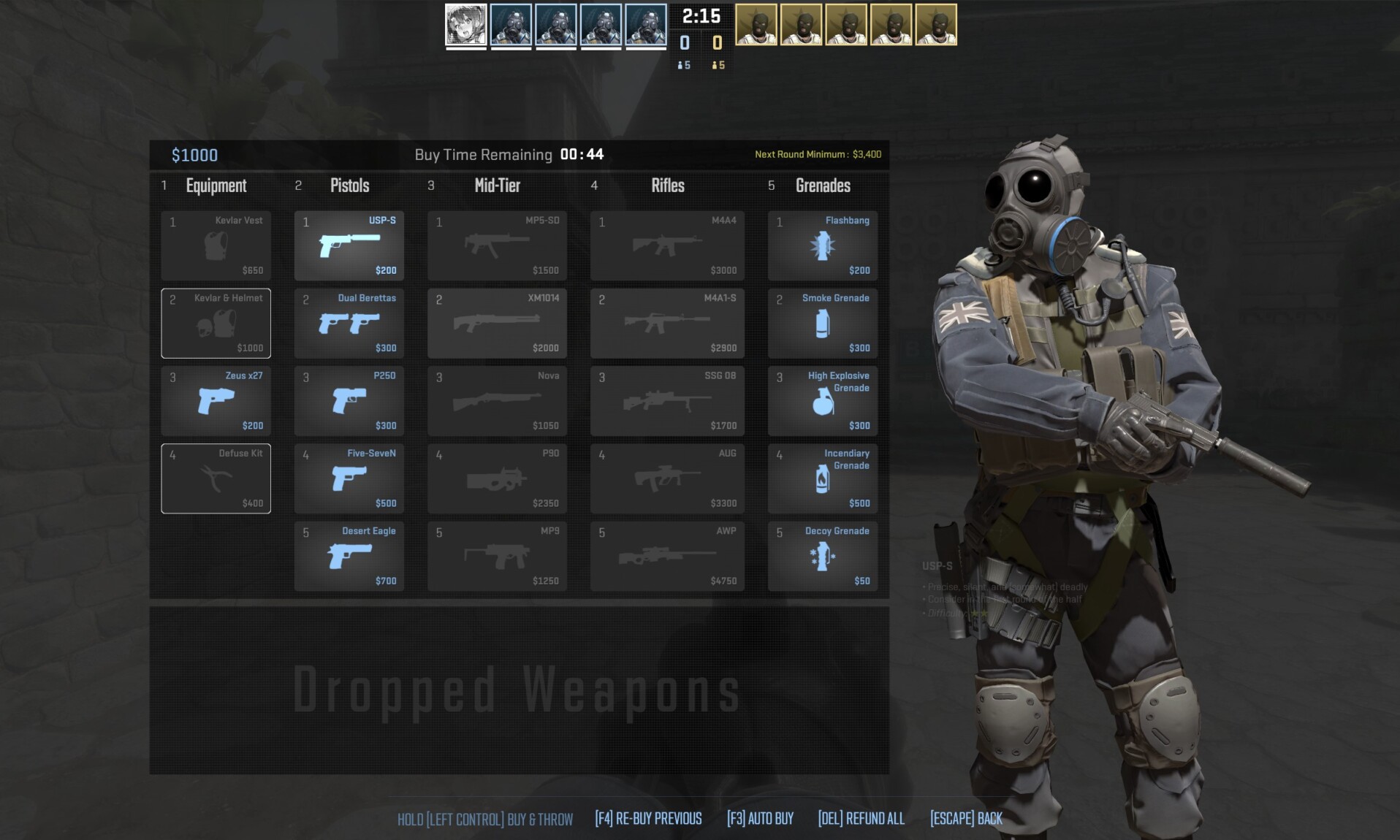Buy the Defuse Kit
This screenshot has width=1400, height=840.
(x=216, y=478)
